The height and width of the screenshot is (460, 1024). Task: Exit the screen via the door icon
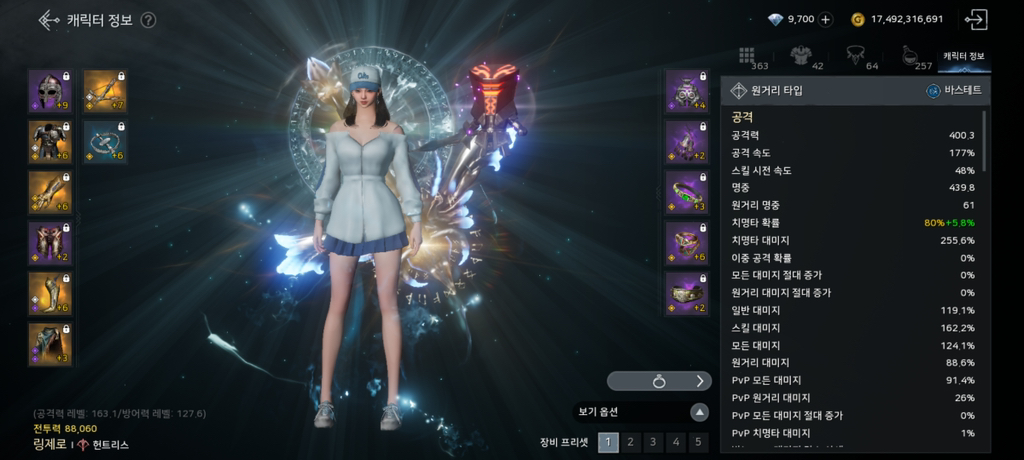tap(975, 19)
